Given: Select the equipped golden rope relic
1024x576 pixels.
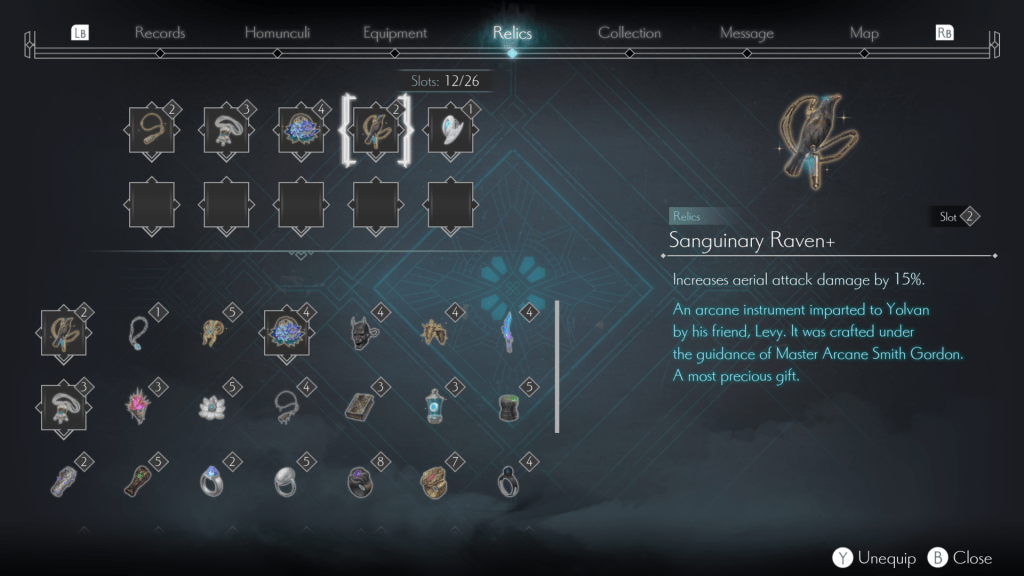Looking at the screenshot, I should [152, 131].
